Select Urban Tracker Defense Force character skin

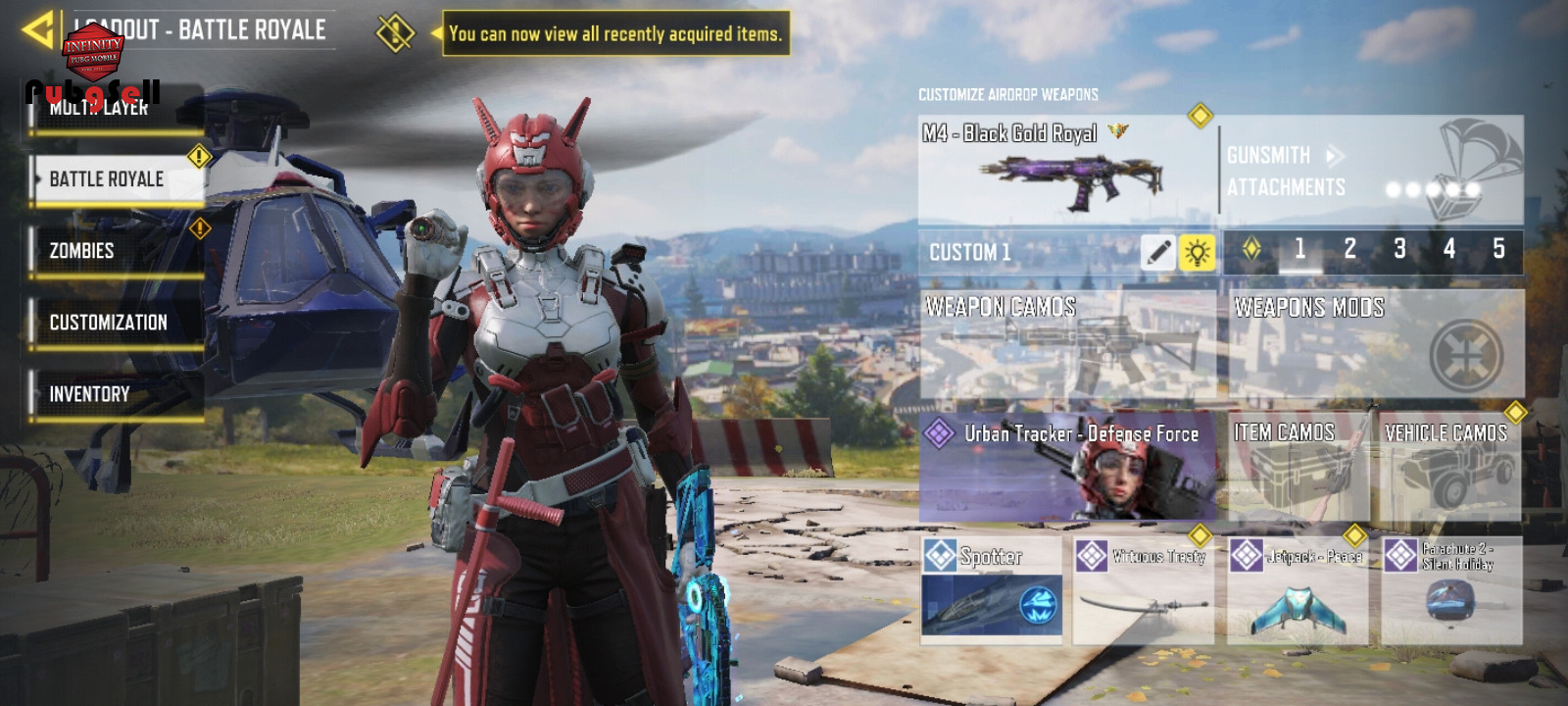coord(1066,467)
